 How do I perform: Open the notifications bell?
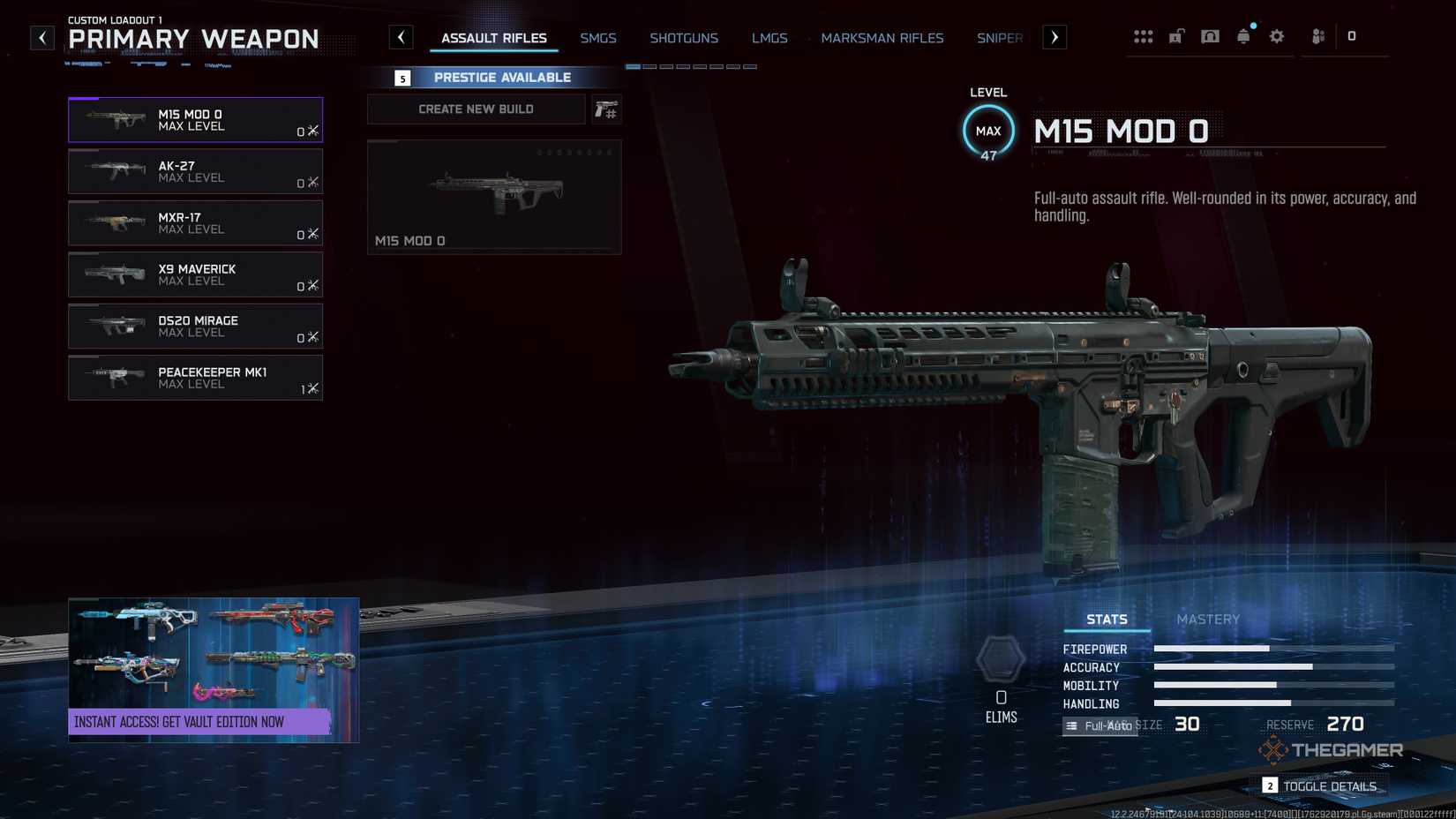click(1243, 36)
